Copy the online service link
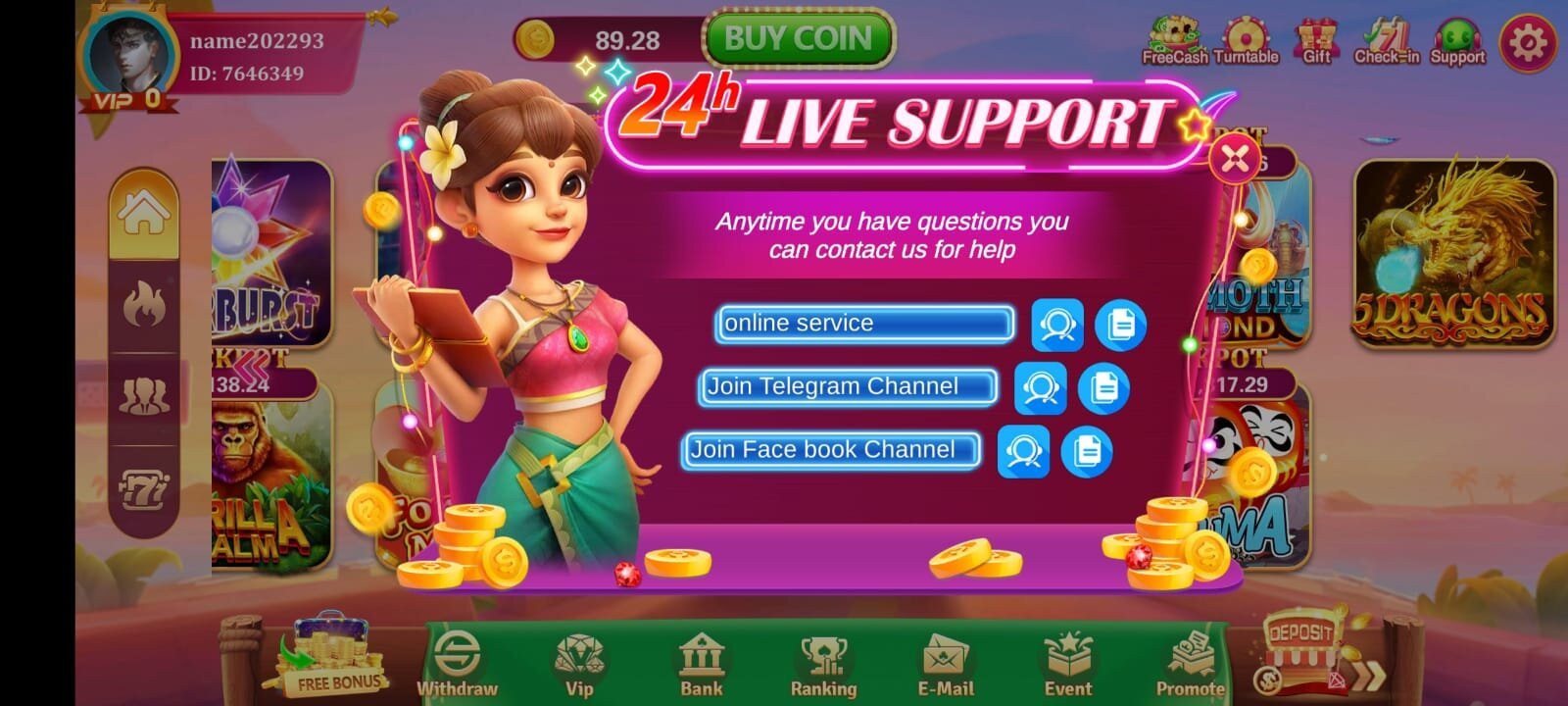The image size is (1568, 706). pos(1120,325)
